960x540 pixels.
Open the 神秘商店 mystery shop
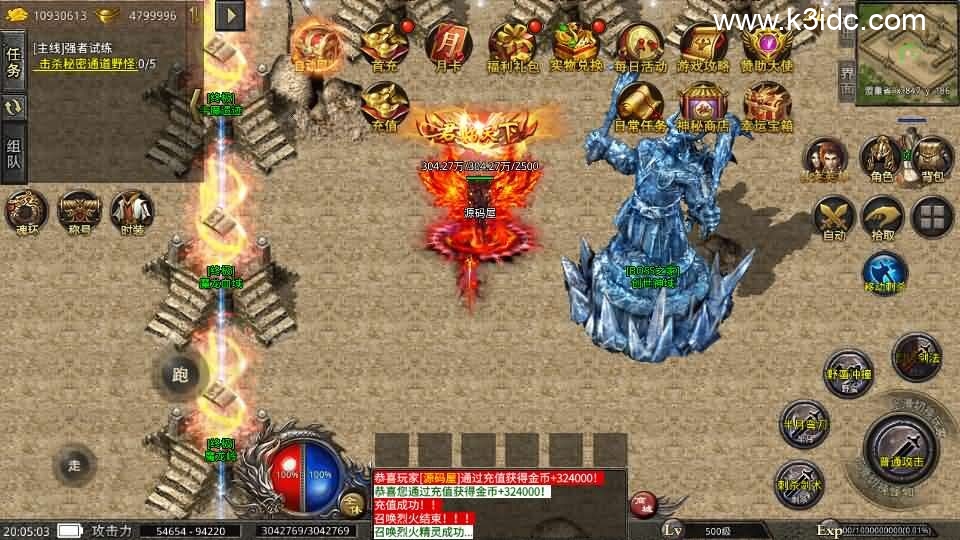703,105
